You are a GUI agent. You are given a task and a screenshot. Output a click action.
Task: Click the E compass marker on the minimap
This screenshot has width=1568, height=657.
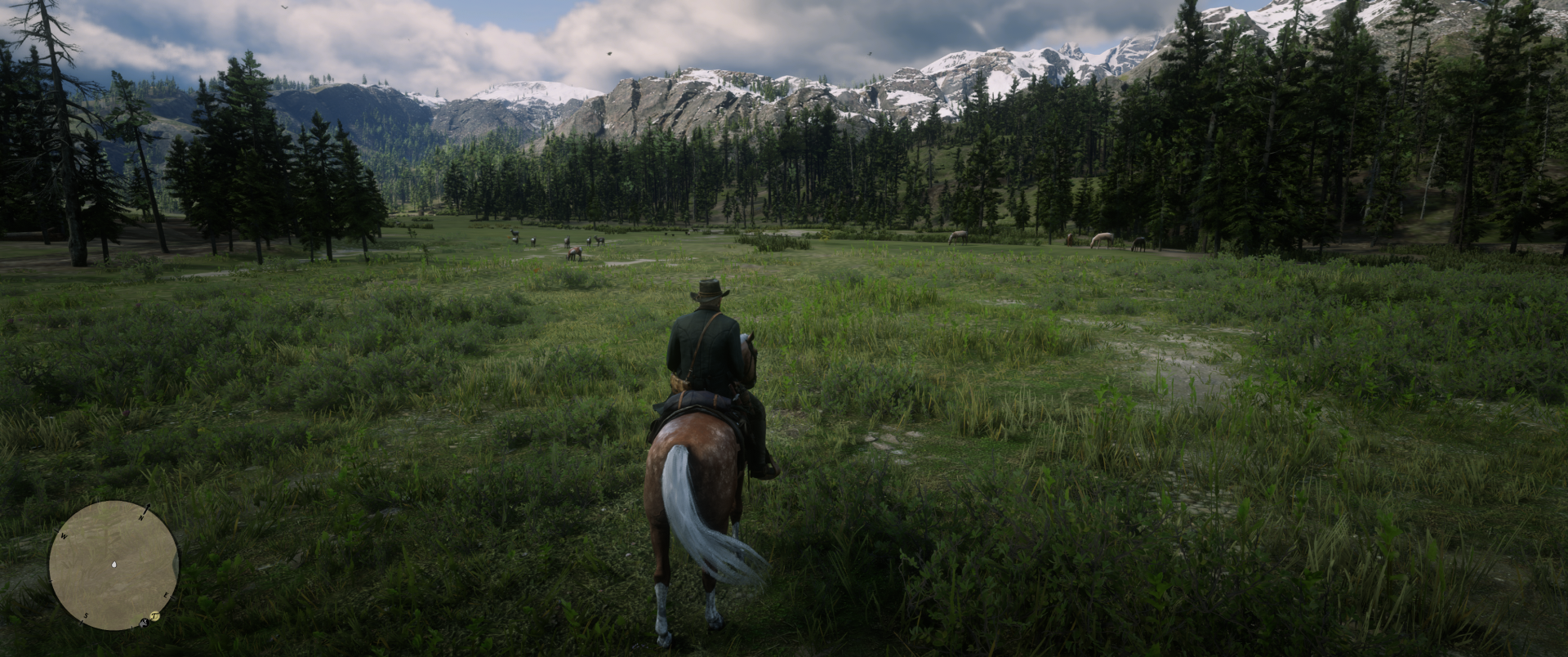(166, 595)
